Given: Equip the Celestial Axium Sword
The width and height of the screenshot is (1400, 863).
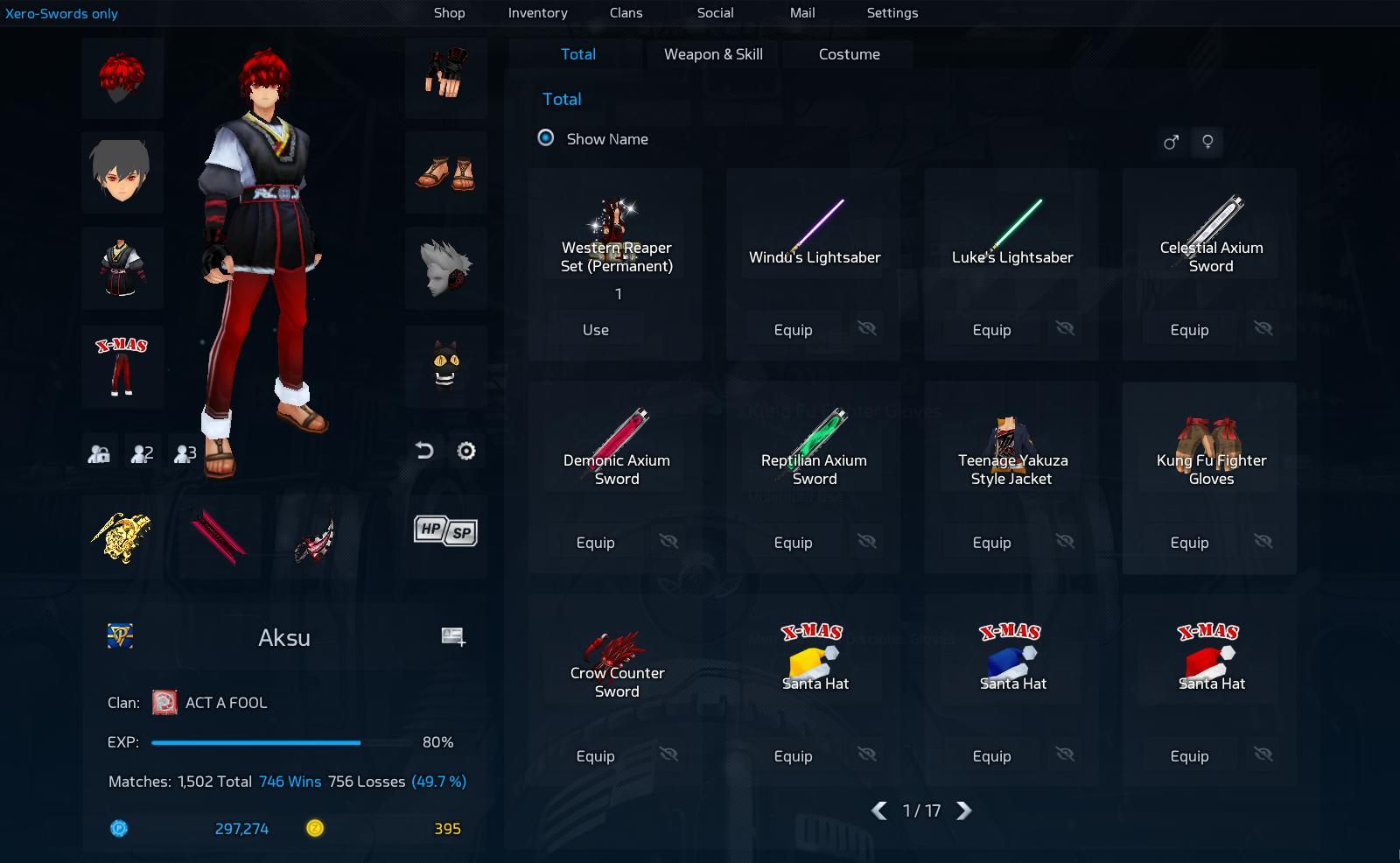Looking at the screenshot, I should click(1189, 330).
